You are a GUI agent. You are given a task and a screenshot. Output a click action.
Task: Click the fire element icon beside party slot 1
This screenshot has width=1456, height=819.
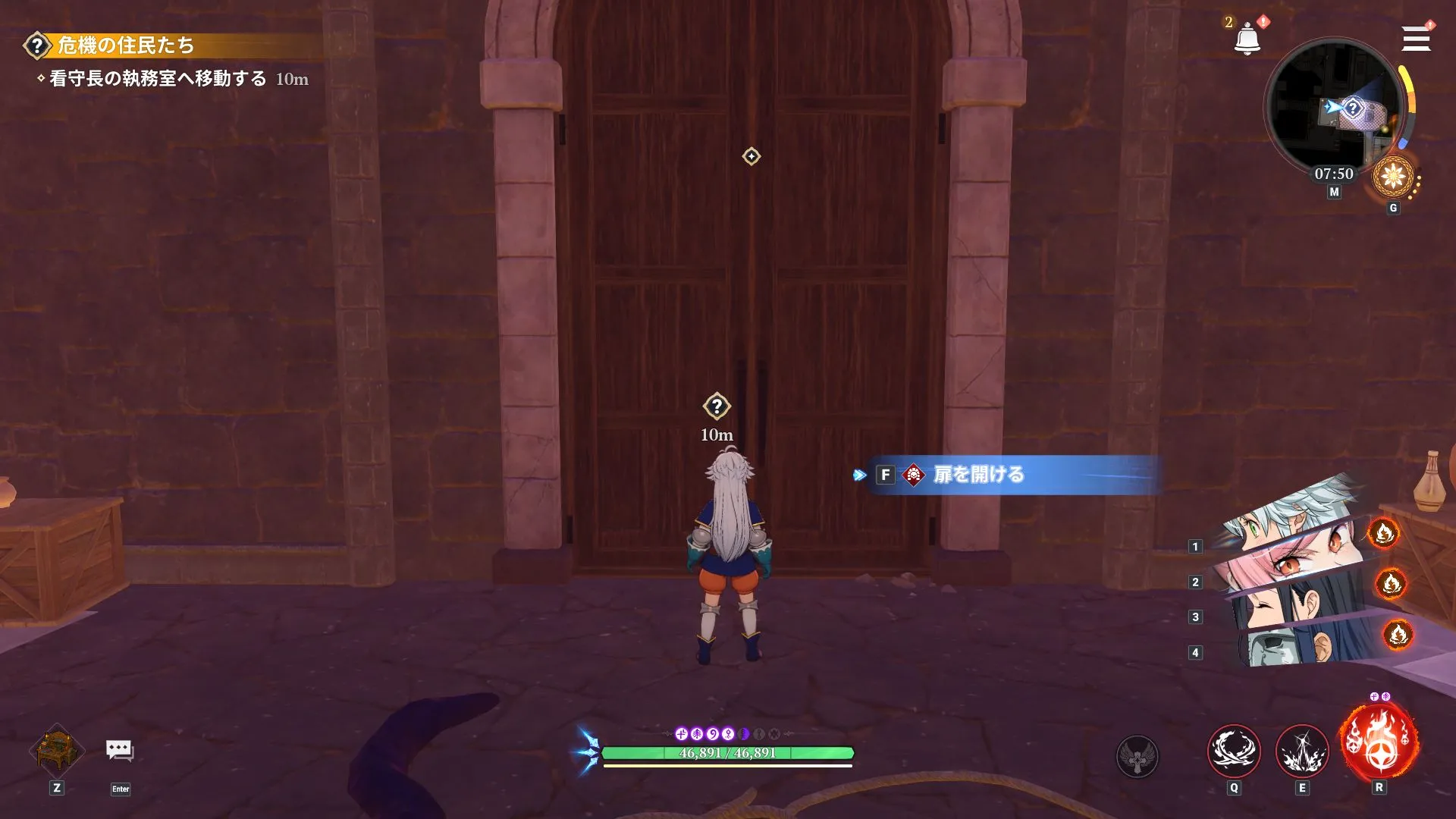point(1385,533)
